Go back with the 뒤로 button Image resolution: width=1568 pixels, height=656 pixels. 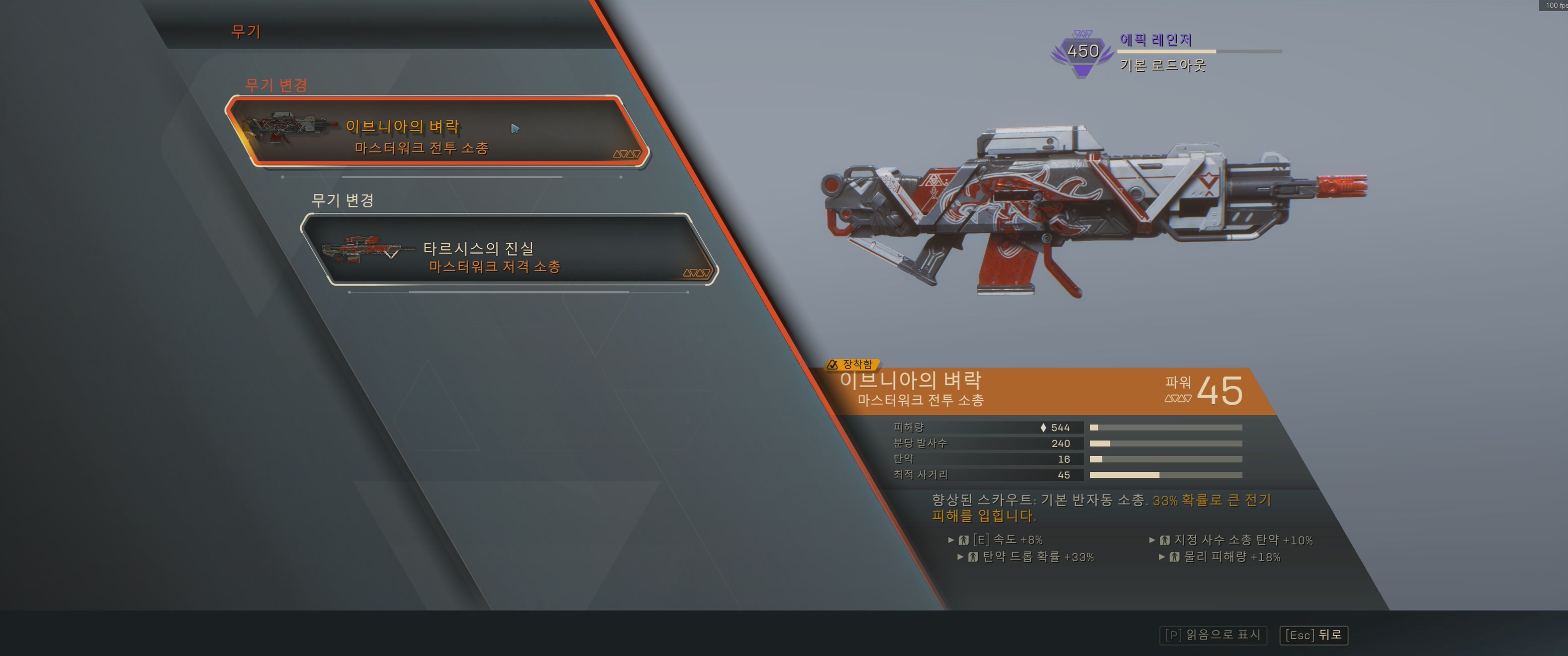click(1314, 635)
